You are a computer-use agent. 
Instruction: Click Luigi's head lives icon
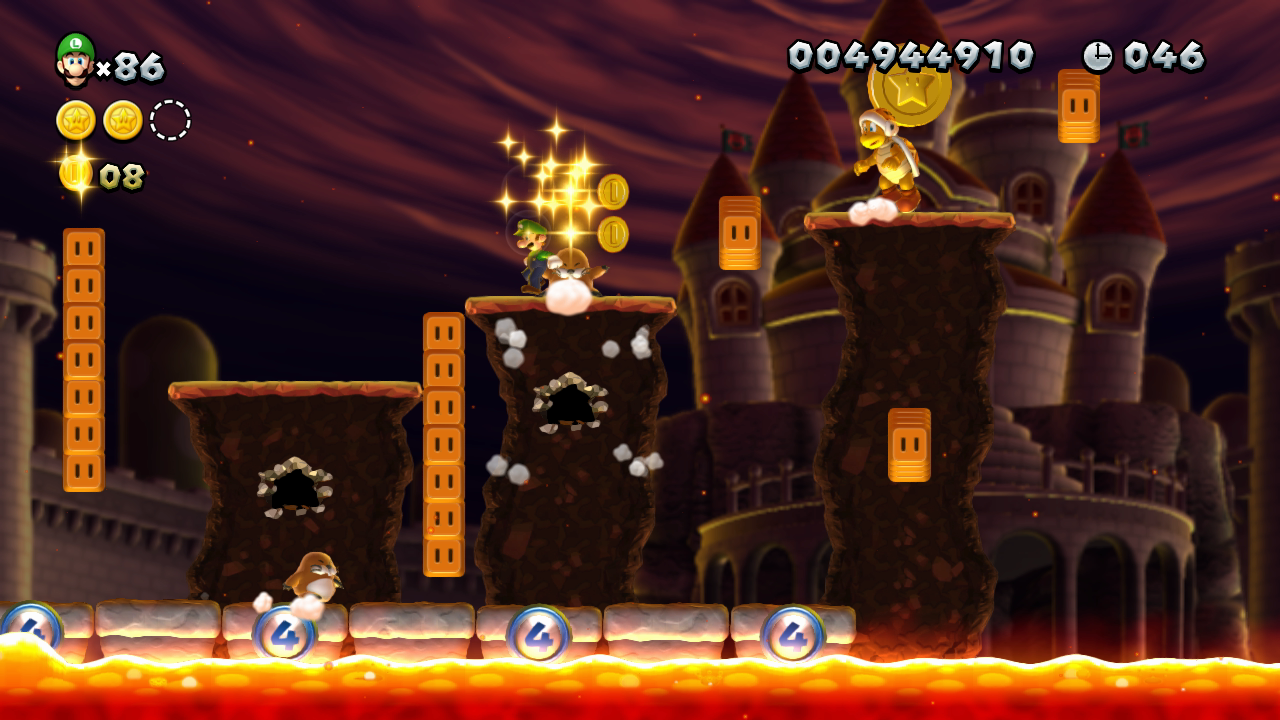pos(75,60)
